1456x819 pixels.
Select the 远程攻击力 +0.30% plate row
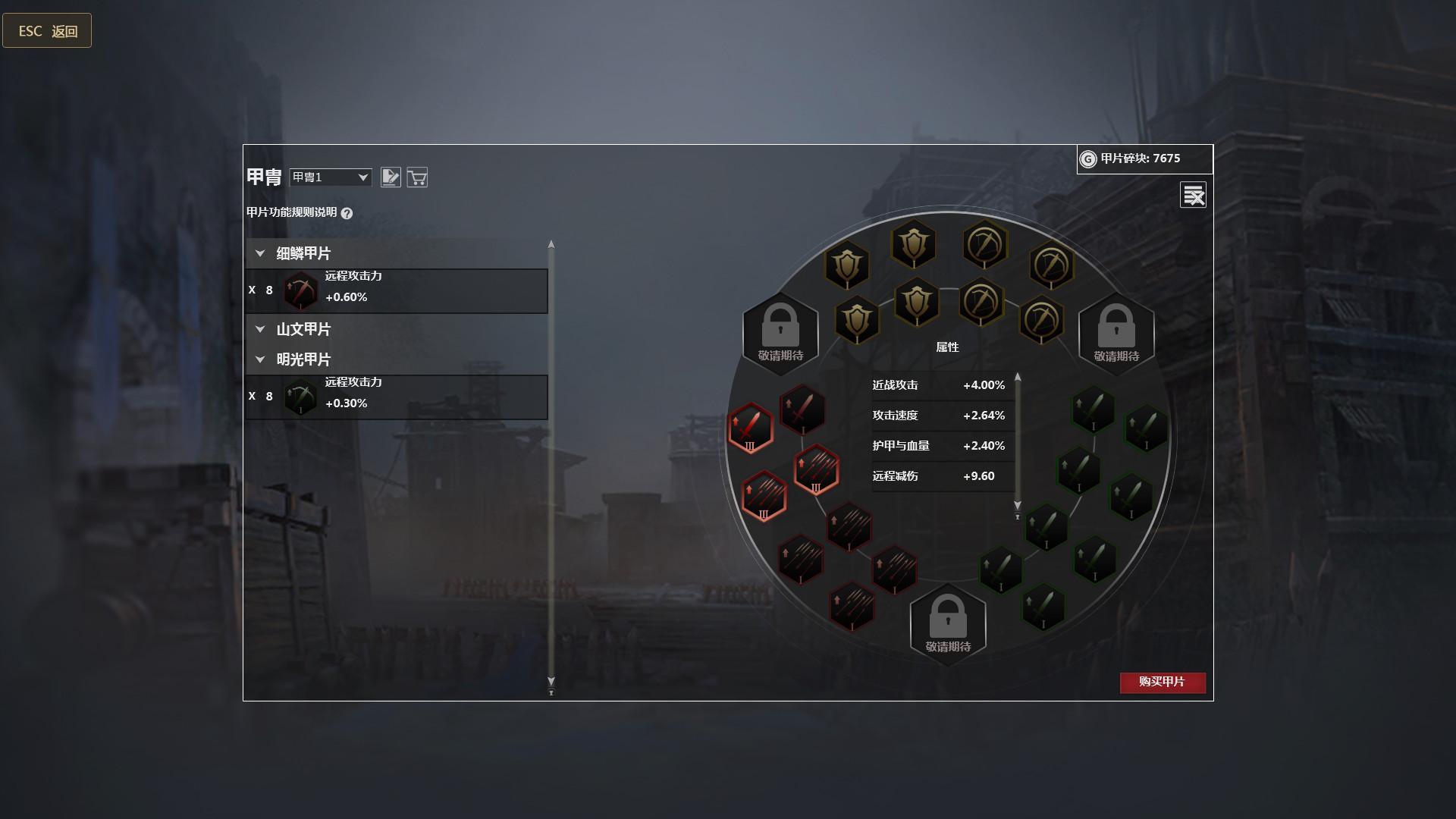pos(396,397)
